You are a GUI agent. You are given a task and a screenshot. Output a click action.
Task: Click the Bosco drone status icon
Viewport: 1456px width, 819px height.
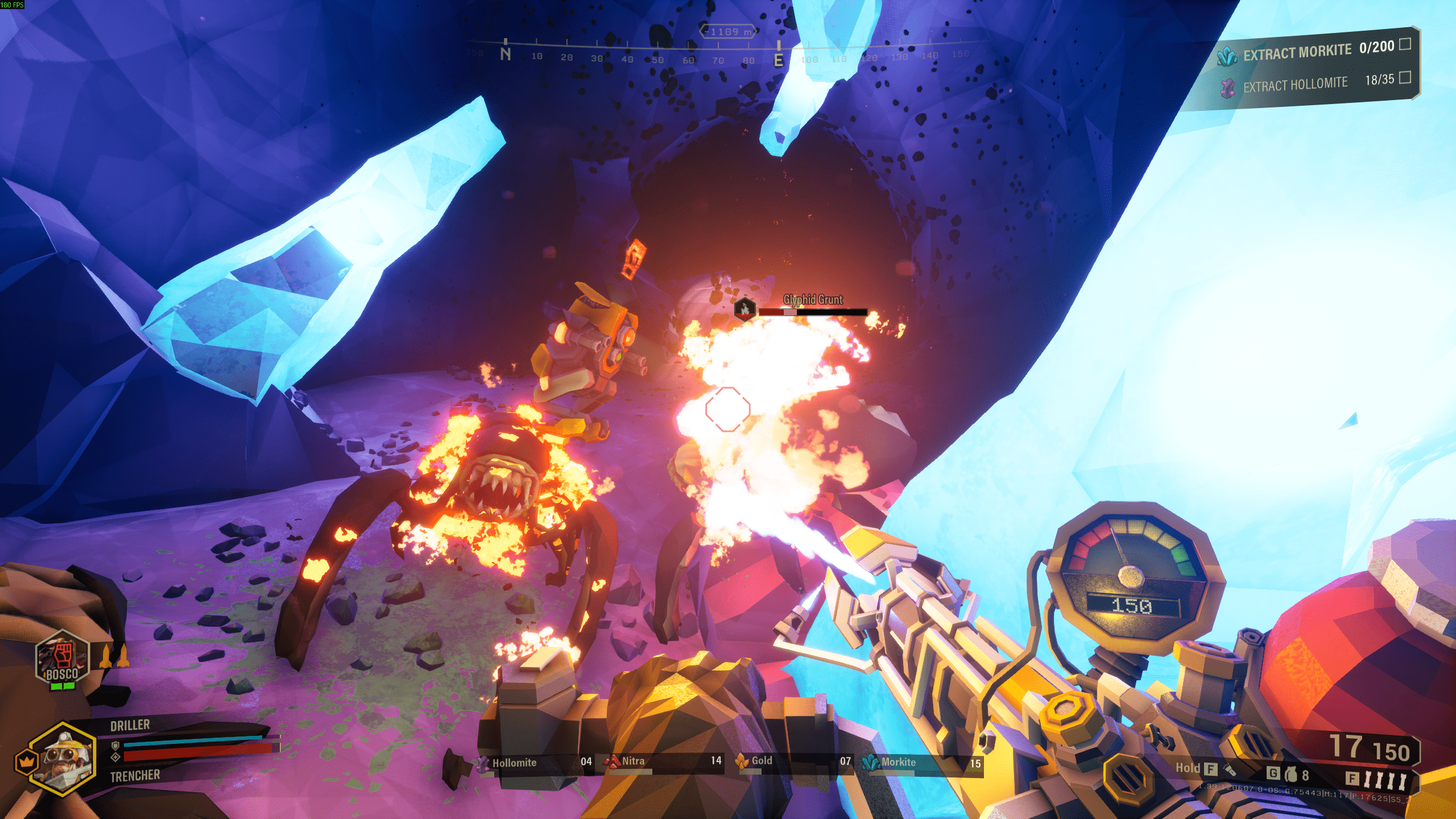62,659
